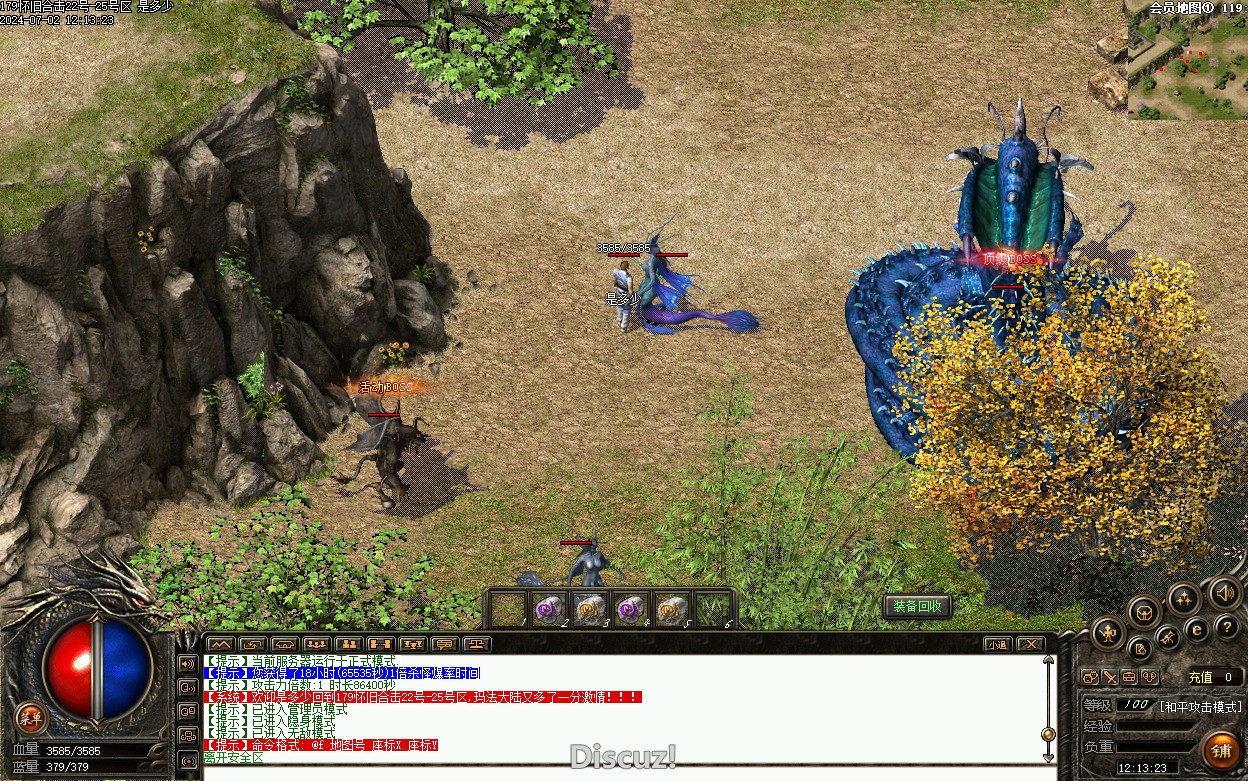Viewport: 1248px width, 781px height.
Task: Open the question mark help button
Action: [1226, 627]
